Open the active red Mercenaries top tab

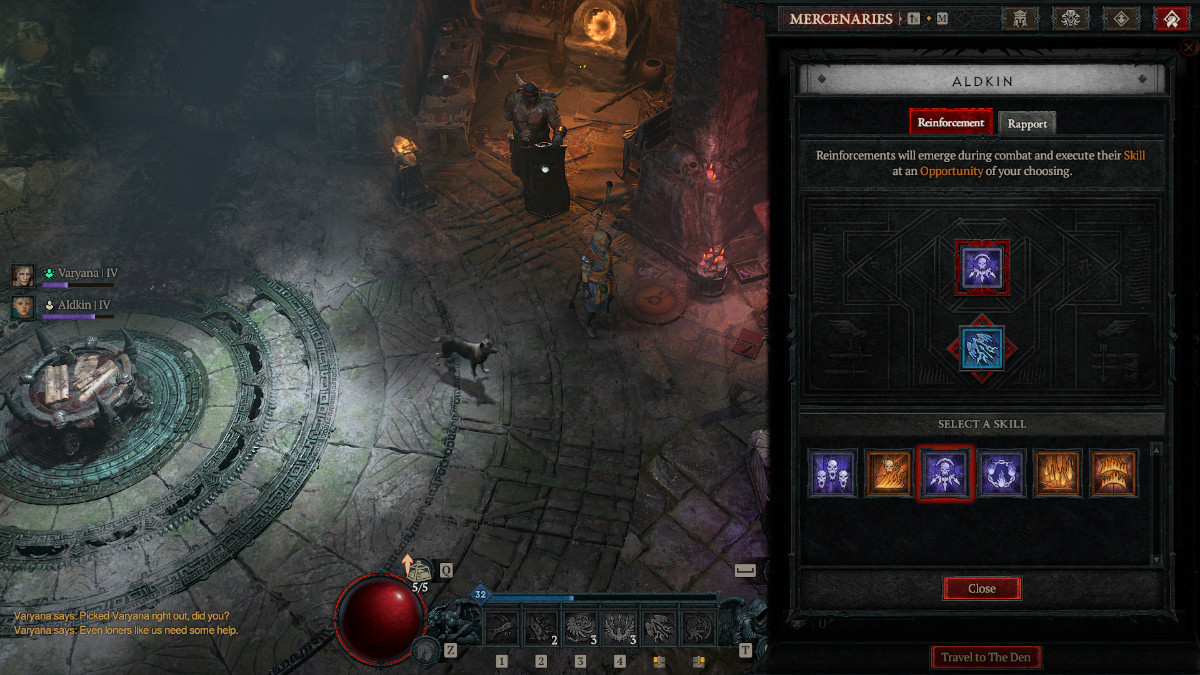(x=1170, y=18)
